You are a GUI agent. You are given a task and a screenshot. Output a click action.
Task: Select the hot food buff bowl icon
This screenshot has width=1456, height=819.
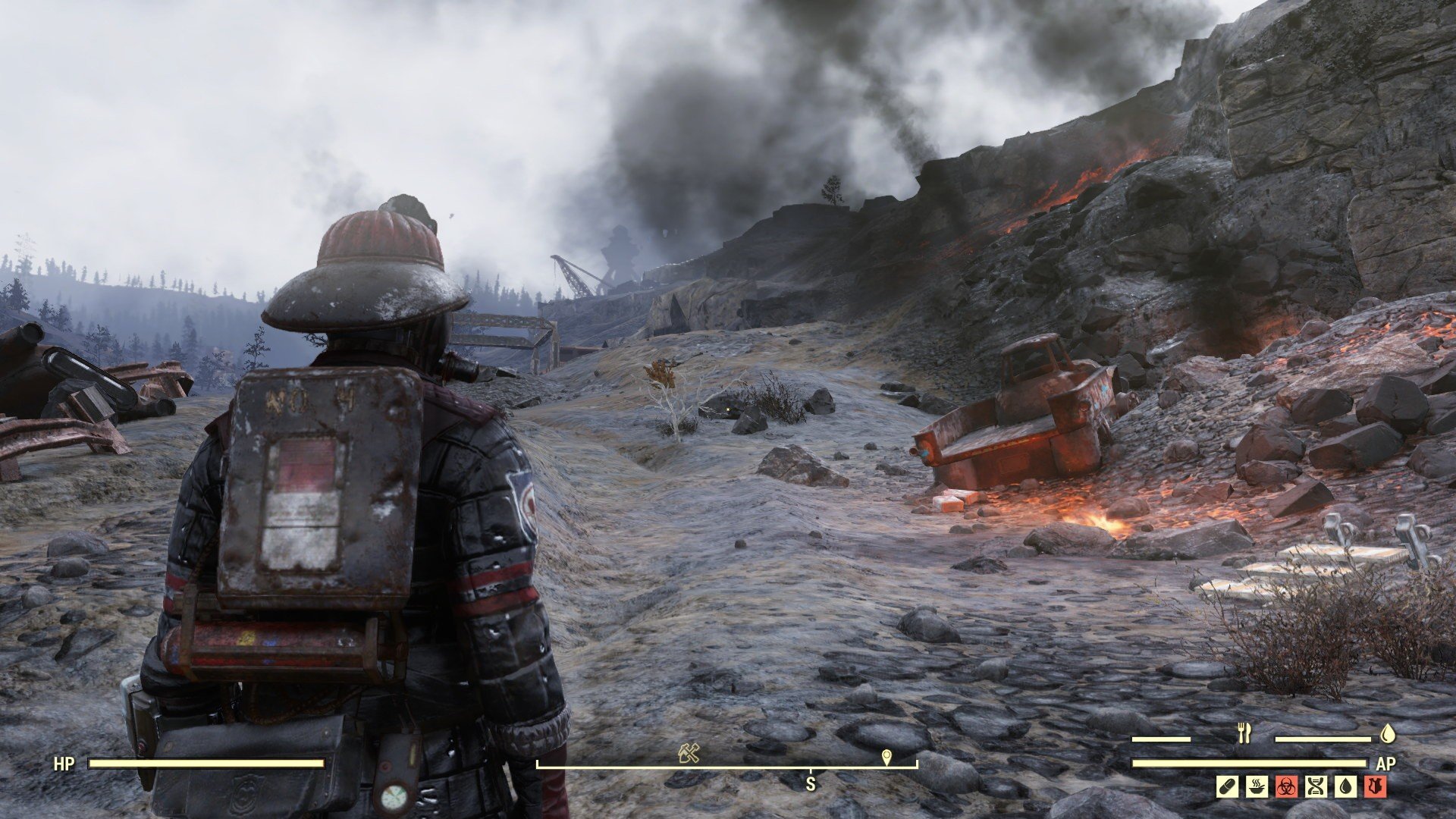click(1257, 786)
